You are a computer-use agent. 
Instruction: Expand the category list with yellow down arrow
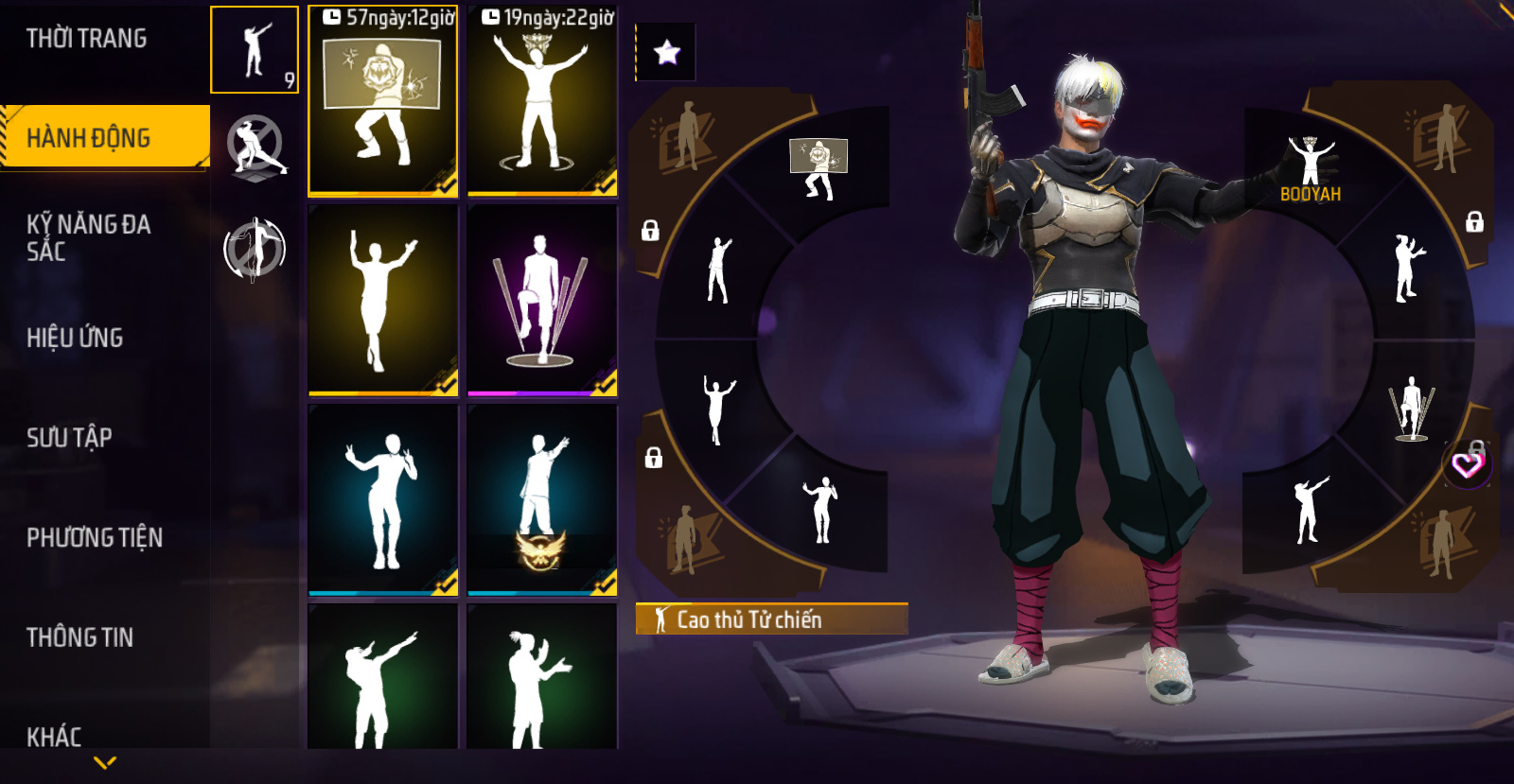coord(105,762)
